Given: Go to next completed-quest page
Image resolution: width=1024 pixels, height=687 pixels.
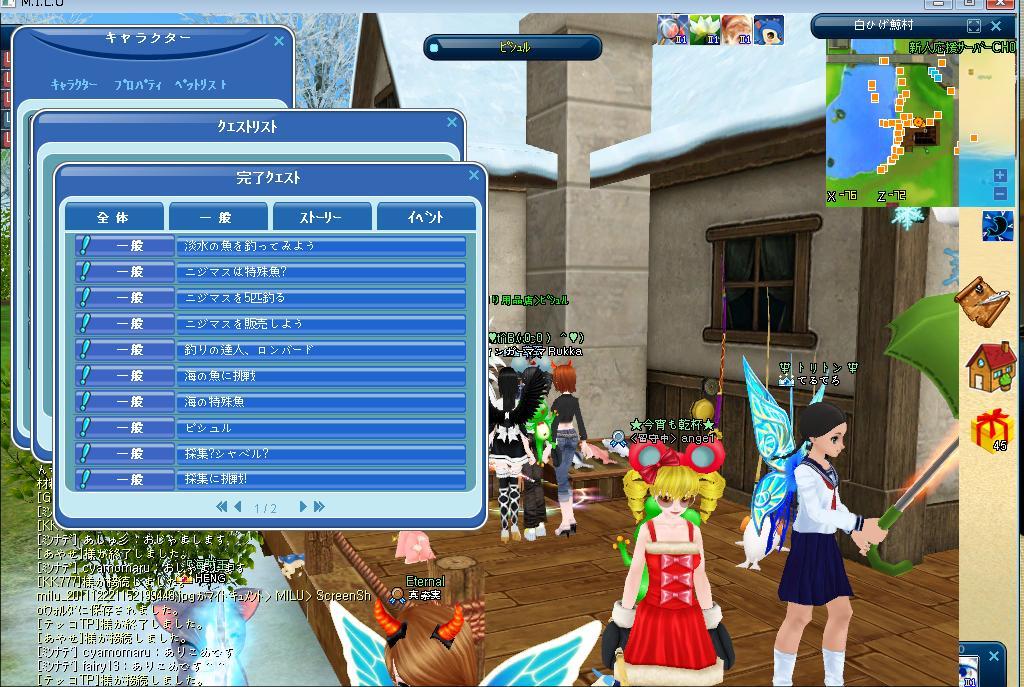Looking at the screenshot, I should [303, 507].
